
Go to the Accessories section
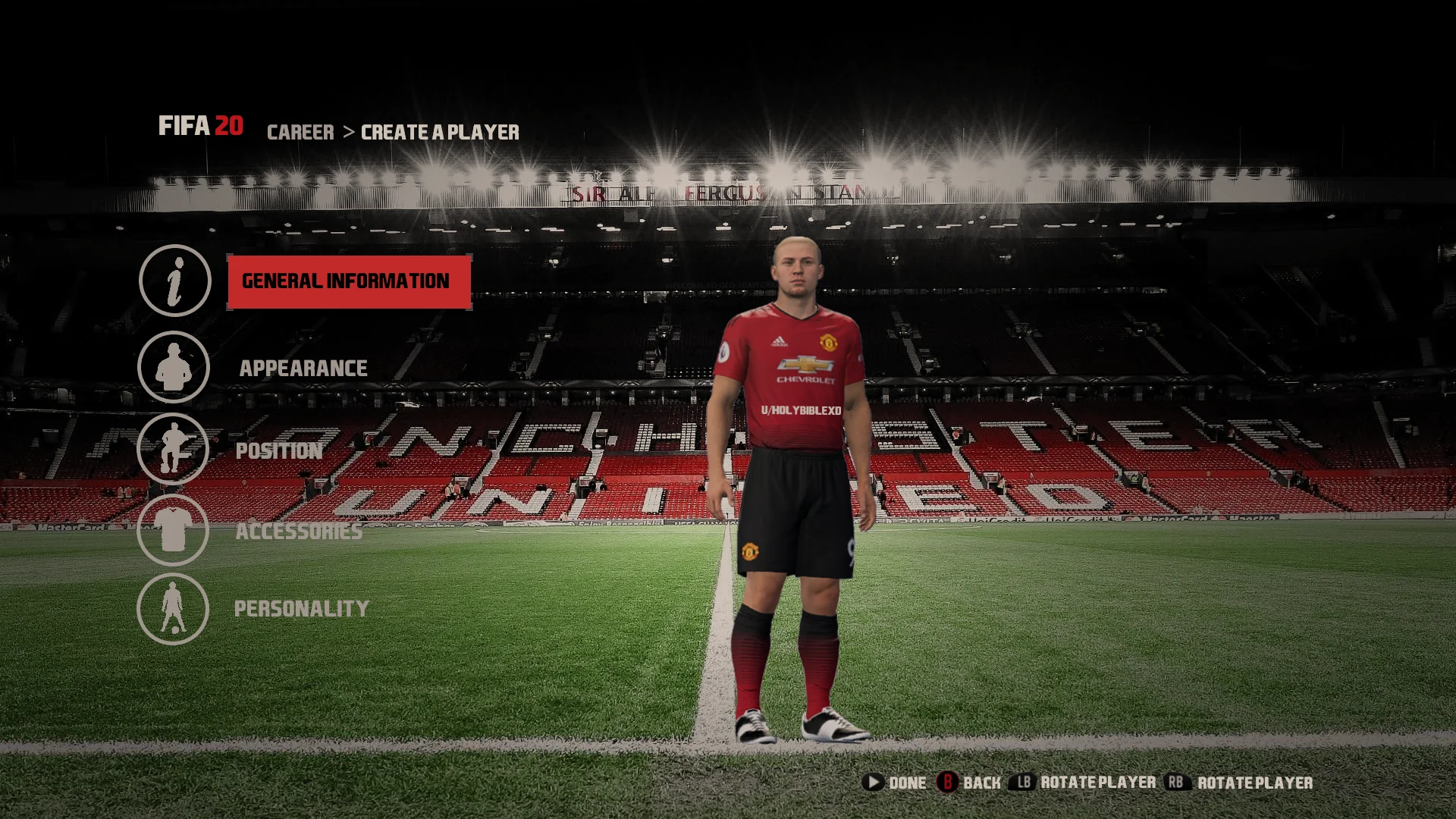coord(299,531)
